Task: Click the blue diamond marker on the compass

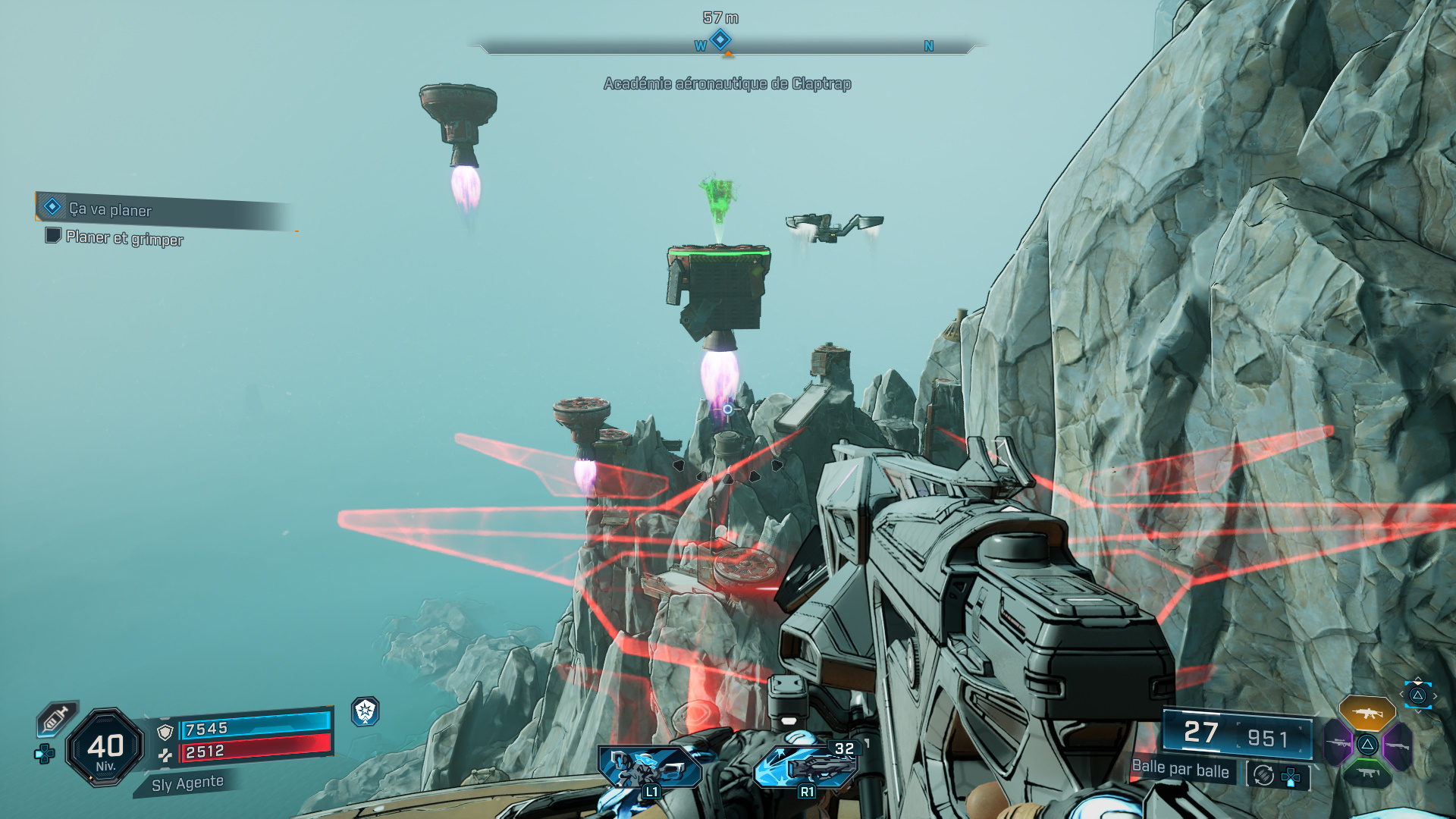Action: (x=720, y=39)
